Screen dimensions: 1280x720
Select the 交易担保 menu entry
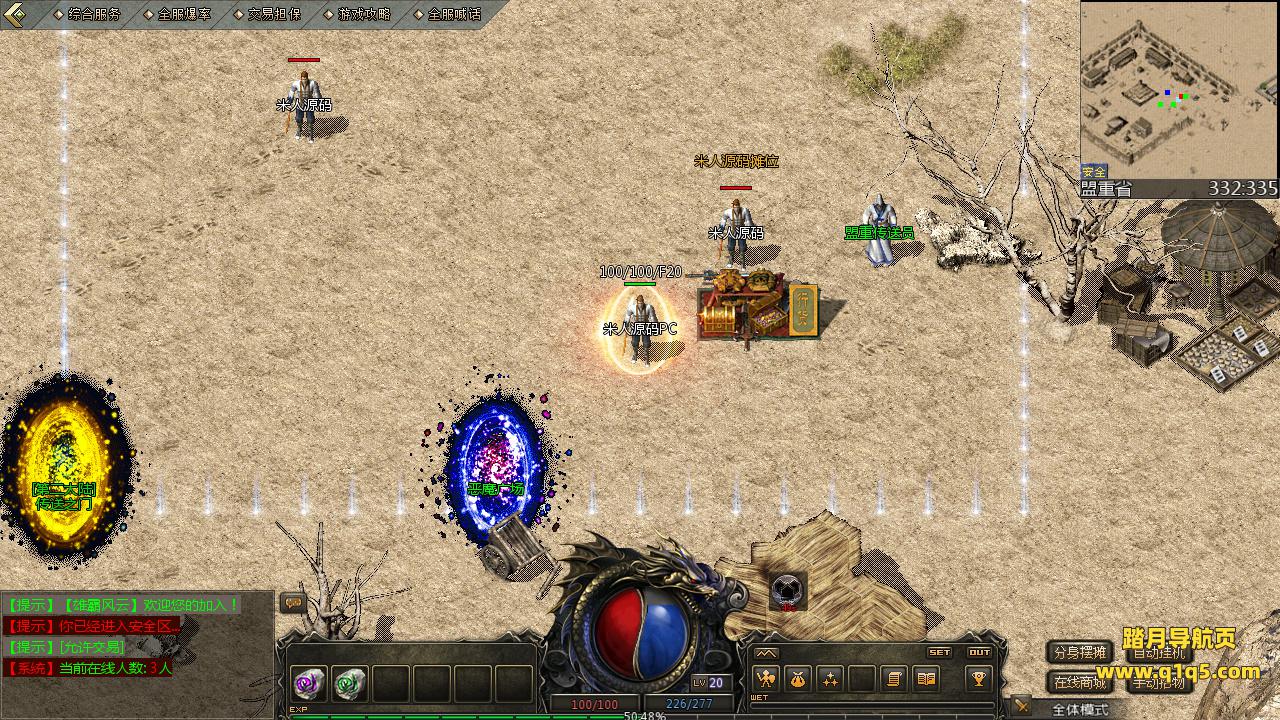click(x=273, y=14)
